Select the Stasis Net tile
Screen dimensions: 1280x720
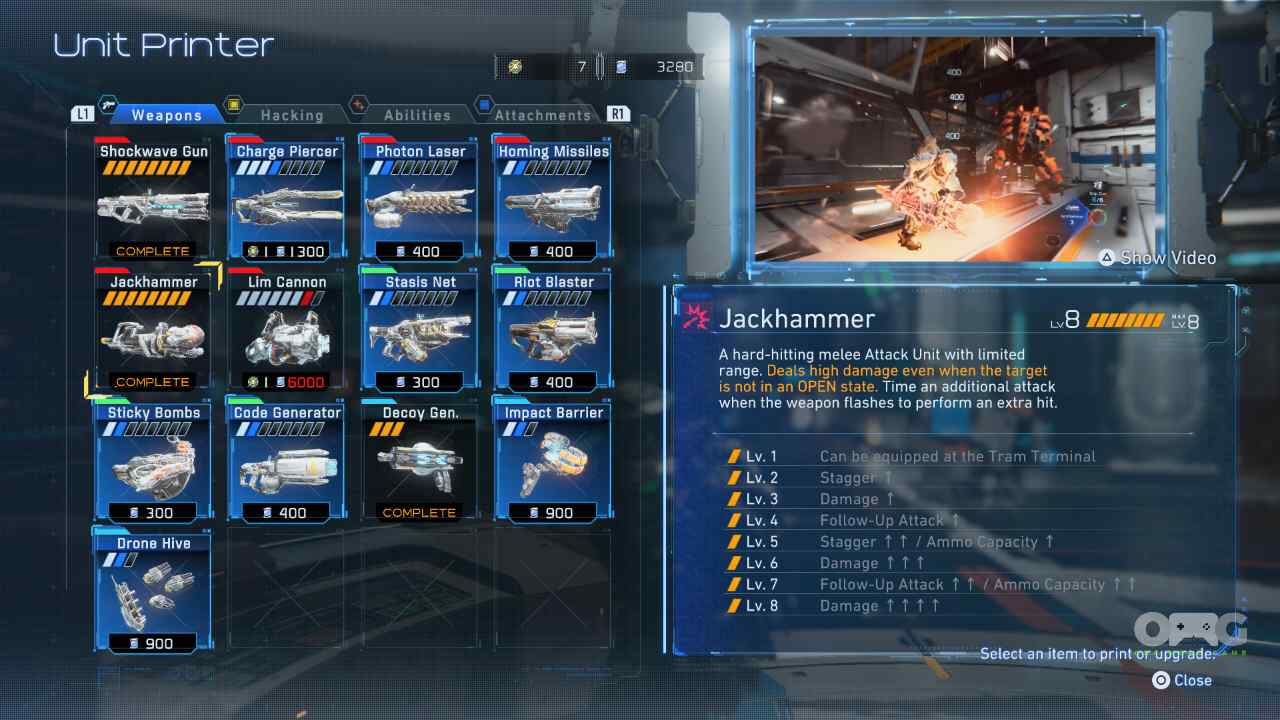pyautogui.click(x=420, y=331)
